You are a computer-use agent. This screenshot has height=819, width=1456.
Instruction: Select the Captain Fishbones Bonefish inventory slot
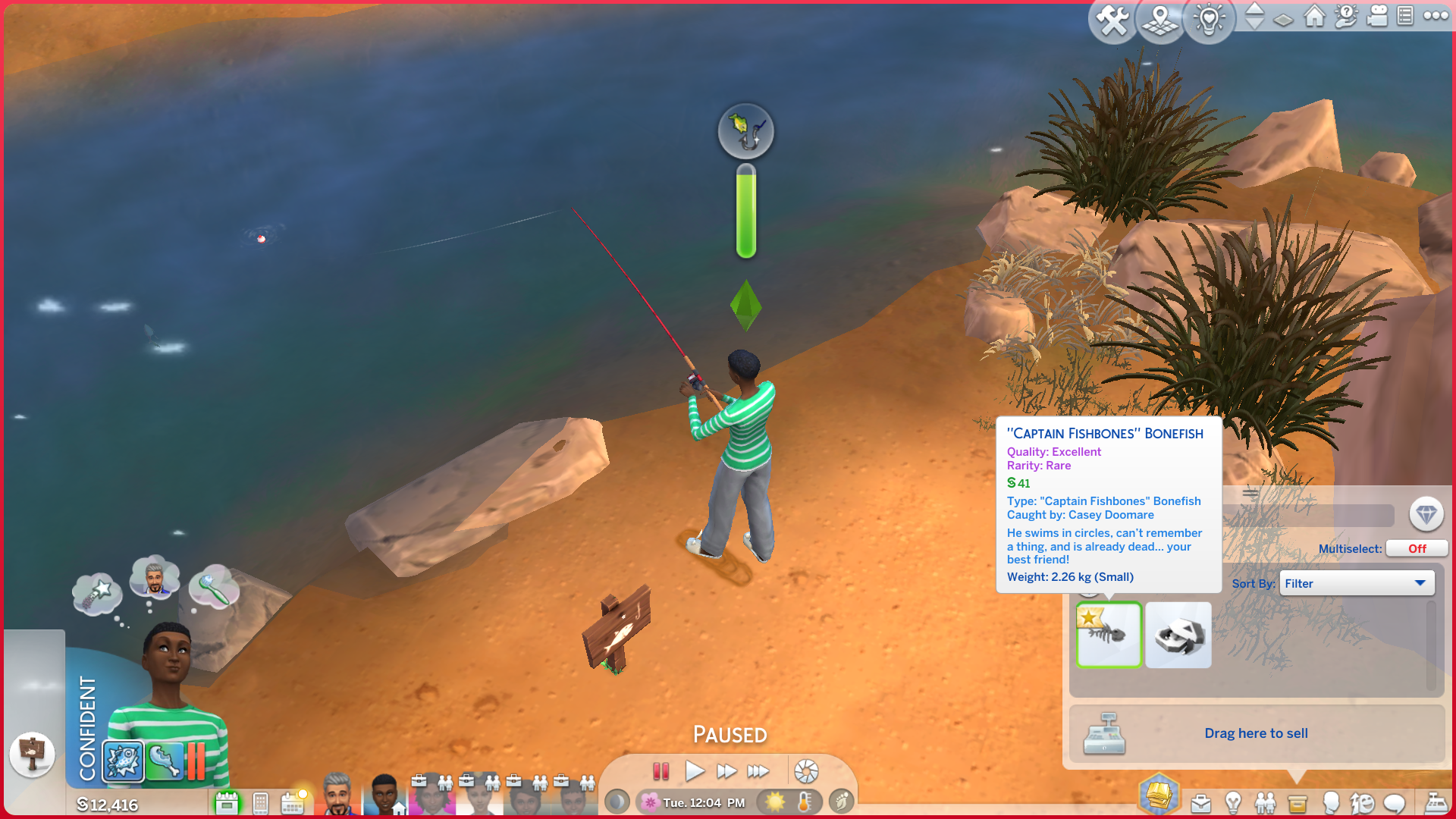[x=1109, y=635]
